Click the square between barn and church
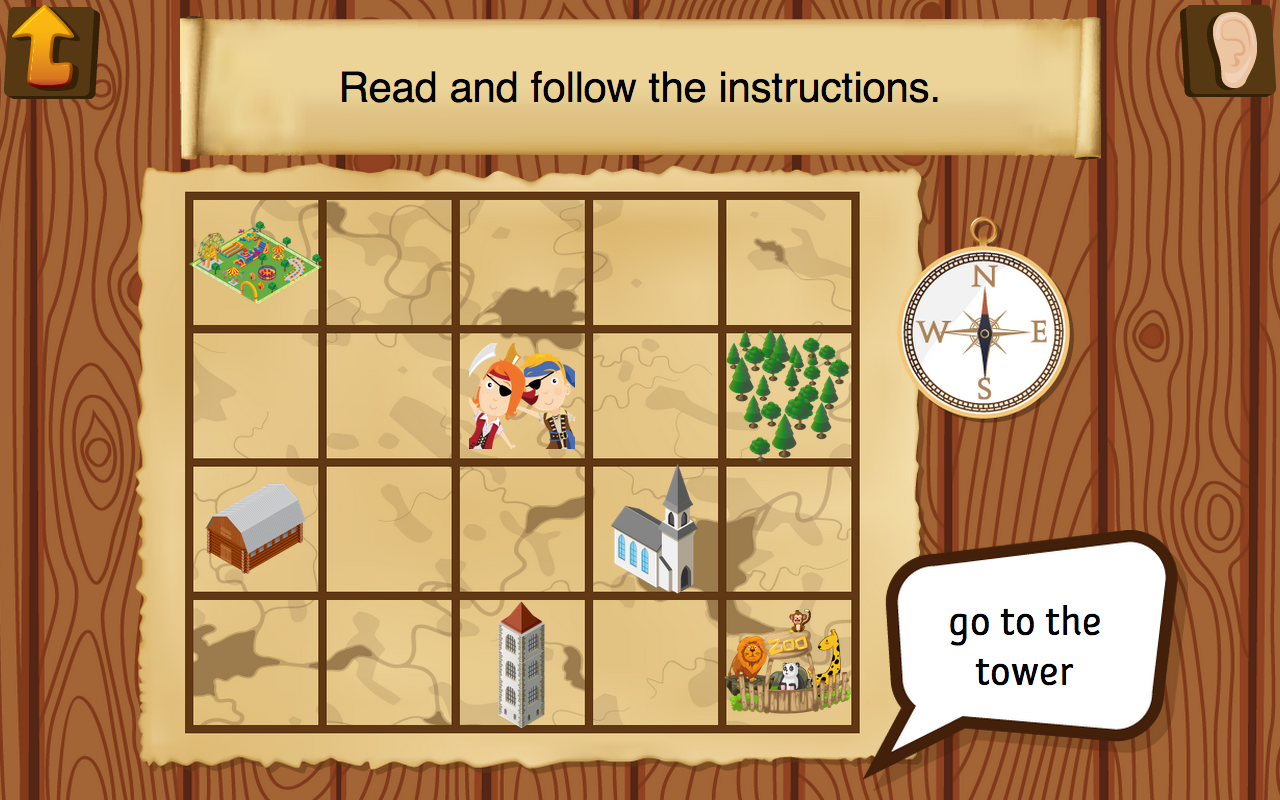 (x=390, y=530)
